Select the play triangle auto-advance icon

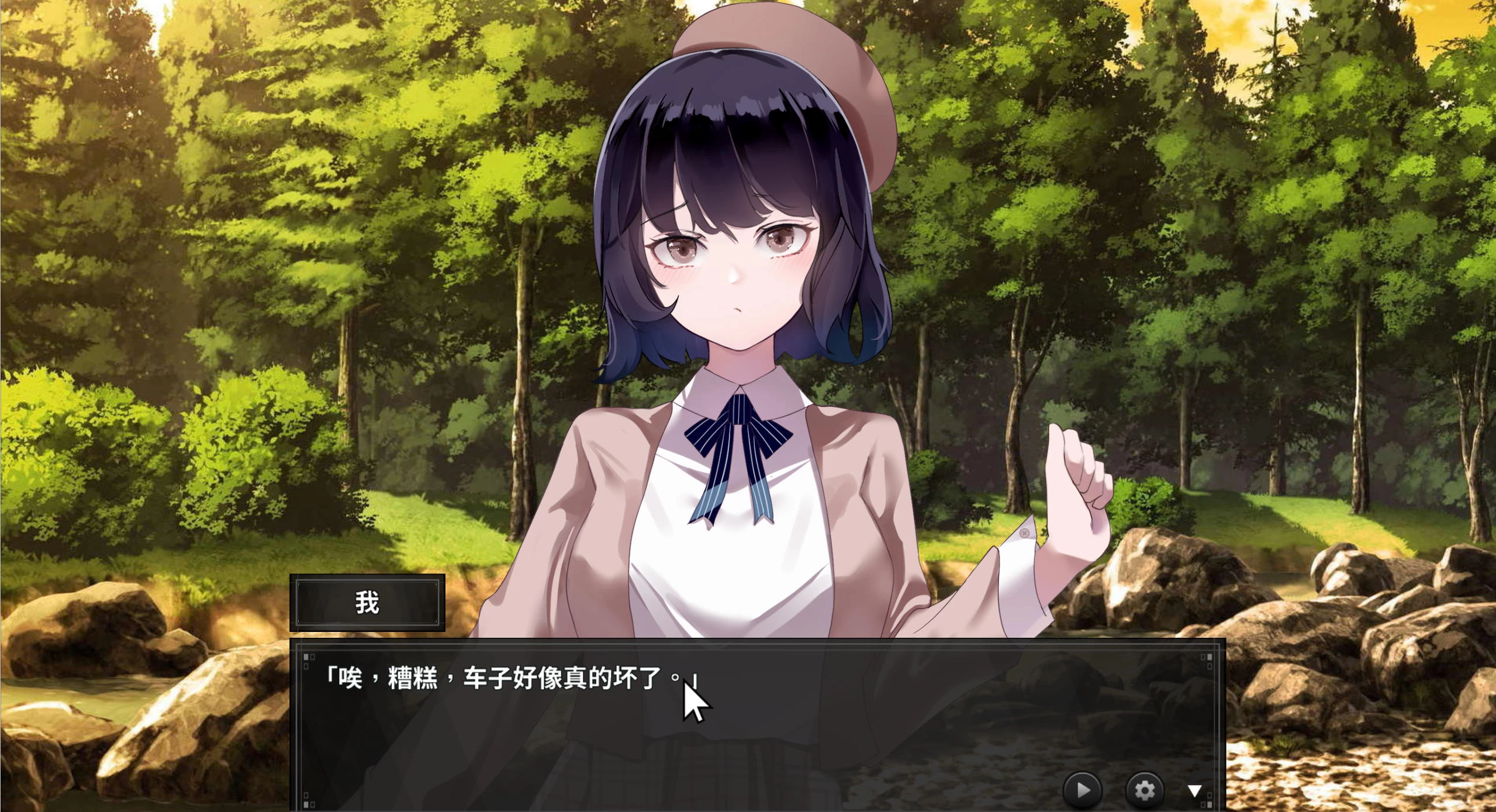coord(1083,789)
